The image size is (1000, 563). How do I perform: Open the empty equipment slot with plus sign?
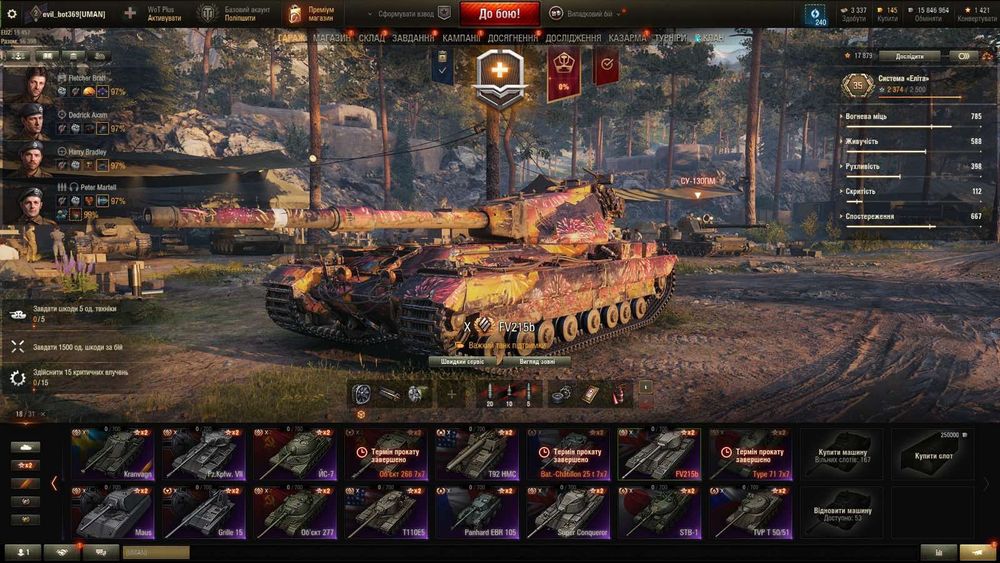pos(450,394)
